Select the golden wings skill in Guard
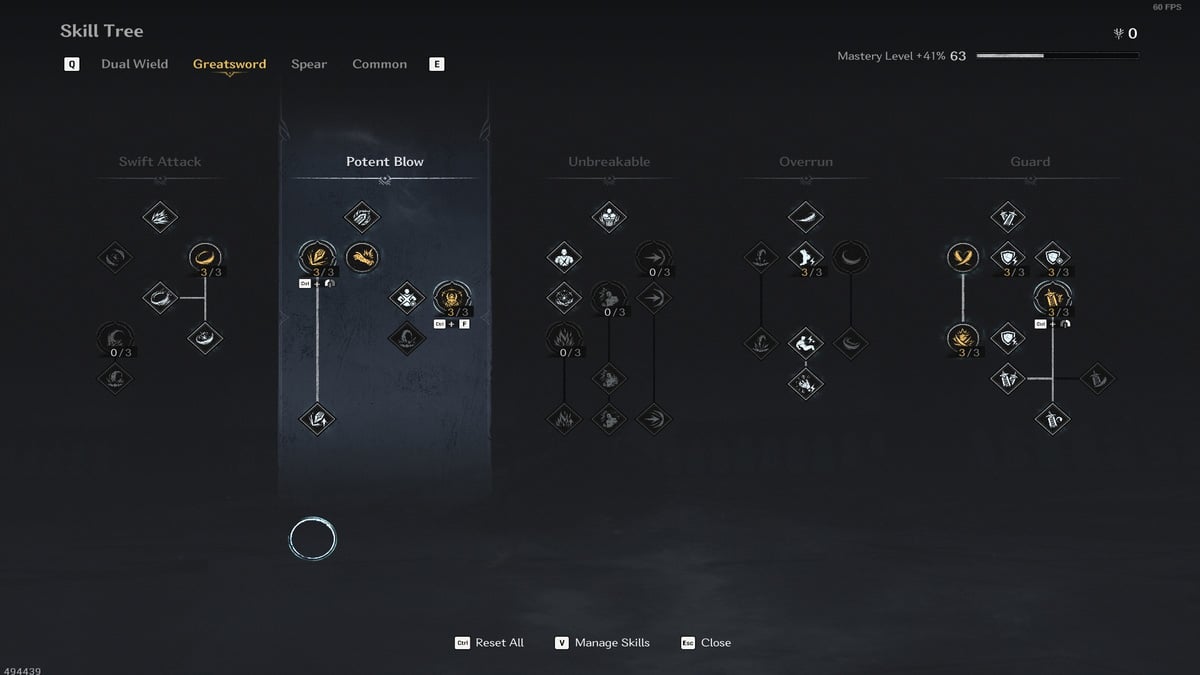Screen dimensions: 1200x675 point(963,257)
